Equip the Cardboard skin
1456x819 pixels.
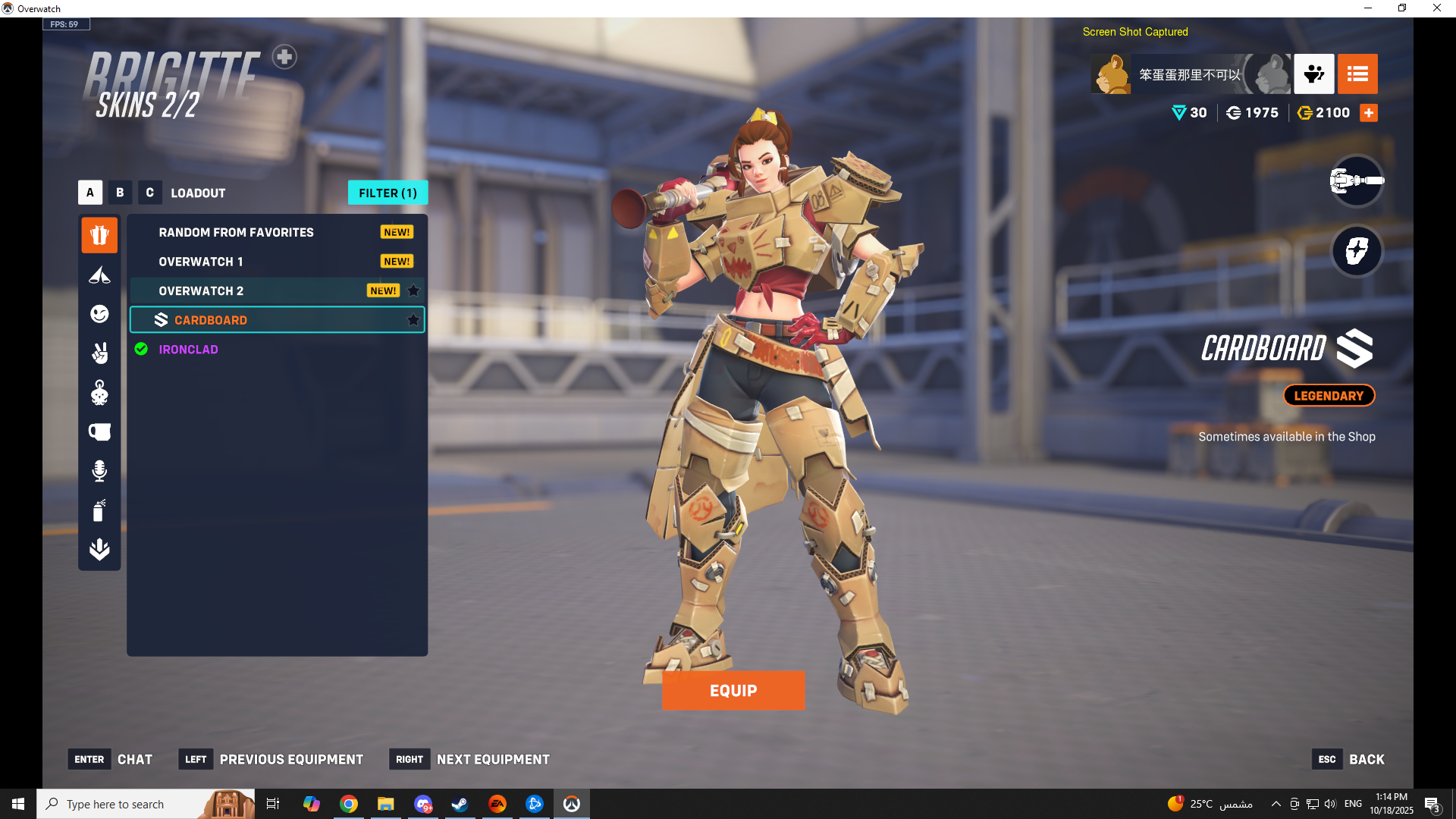coord(733,690)
